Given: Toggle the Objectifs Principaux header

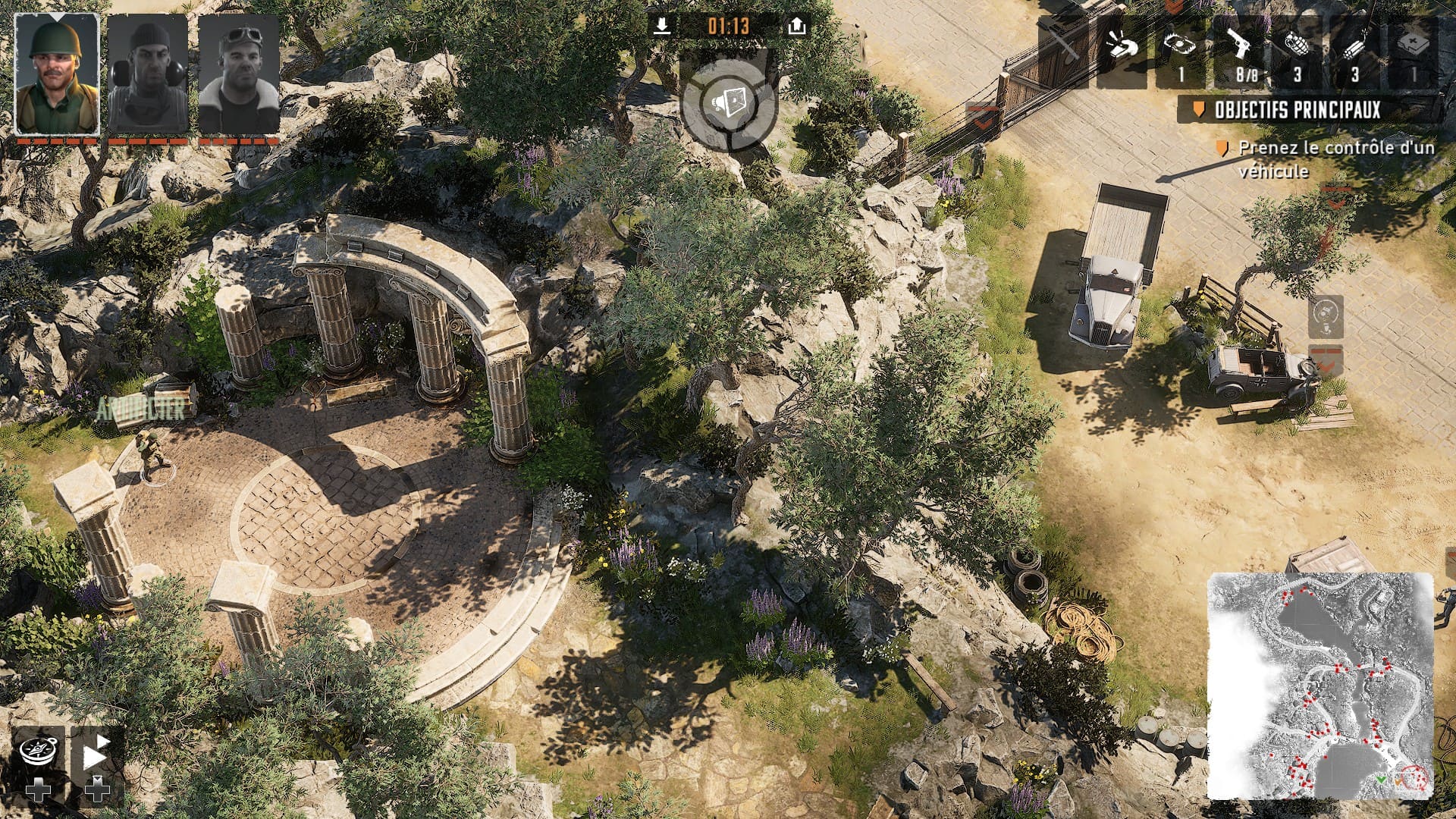Looking at the screenshot, I should 1297,110.
